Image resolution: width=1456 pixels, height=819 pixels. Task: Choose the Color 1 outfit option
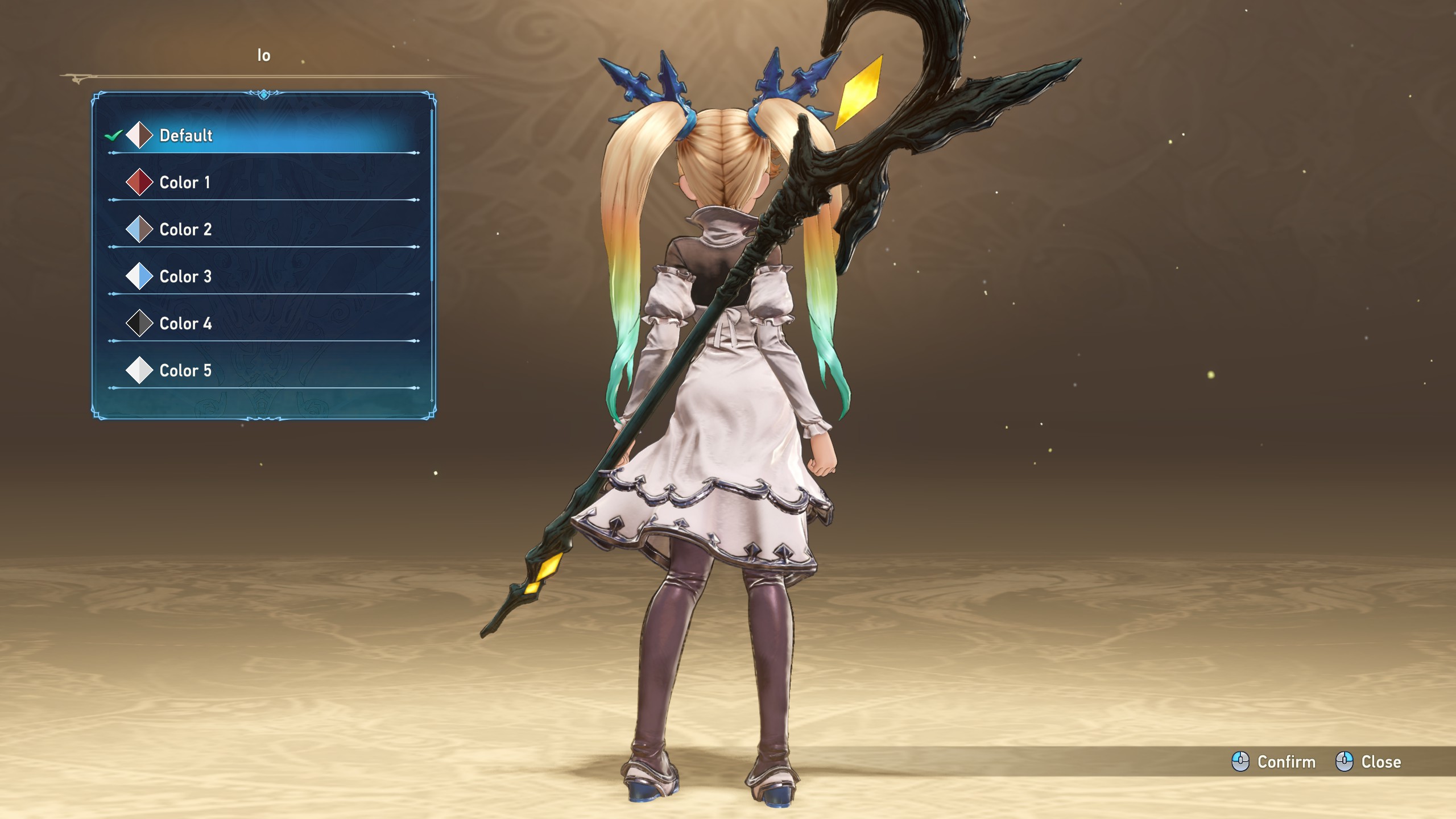(x=185, y=183)
